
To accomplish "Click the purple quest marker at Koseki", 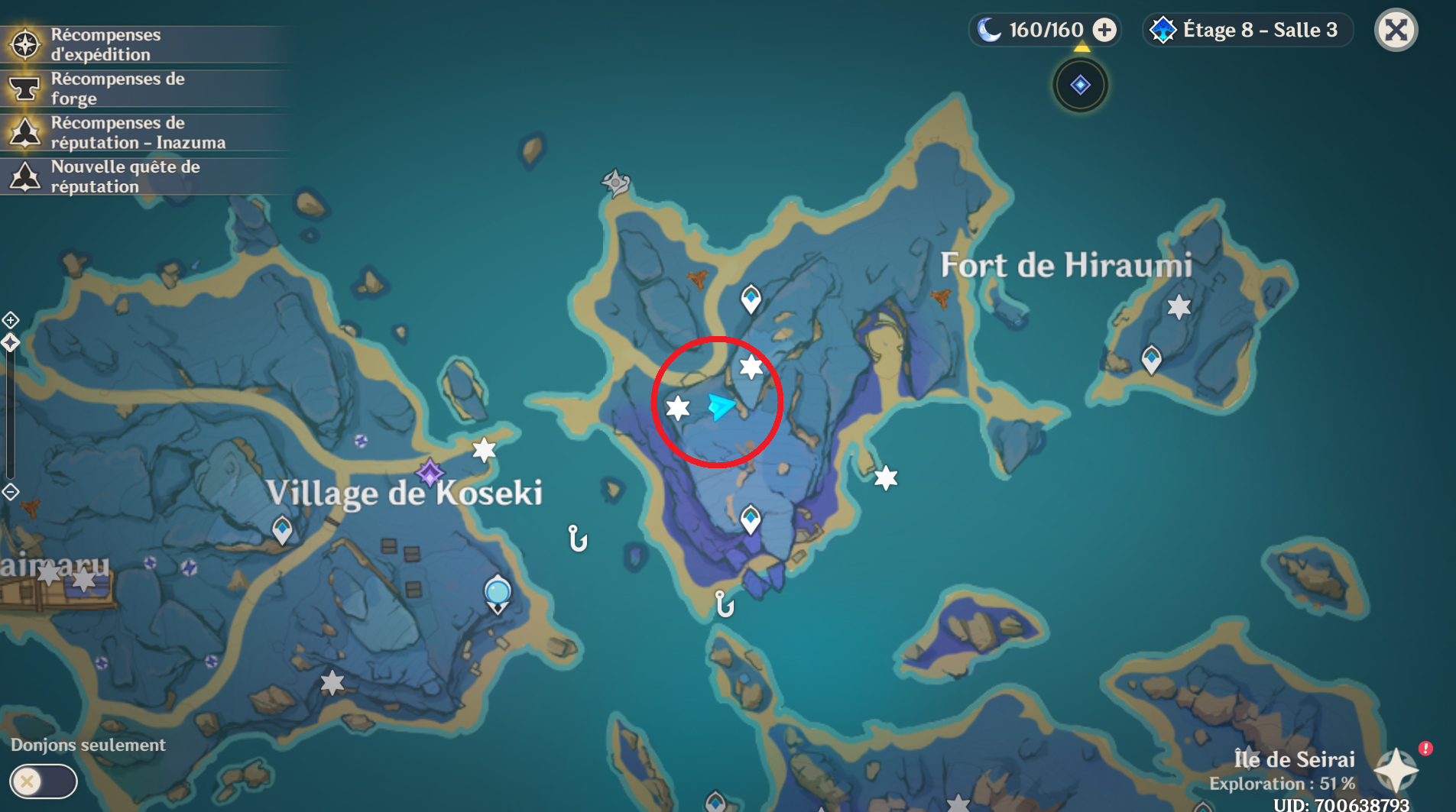I will [x=430, y=473].
